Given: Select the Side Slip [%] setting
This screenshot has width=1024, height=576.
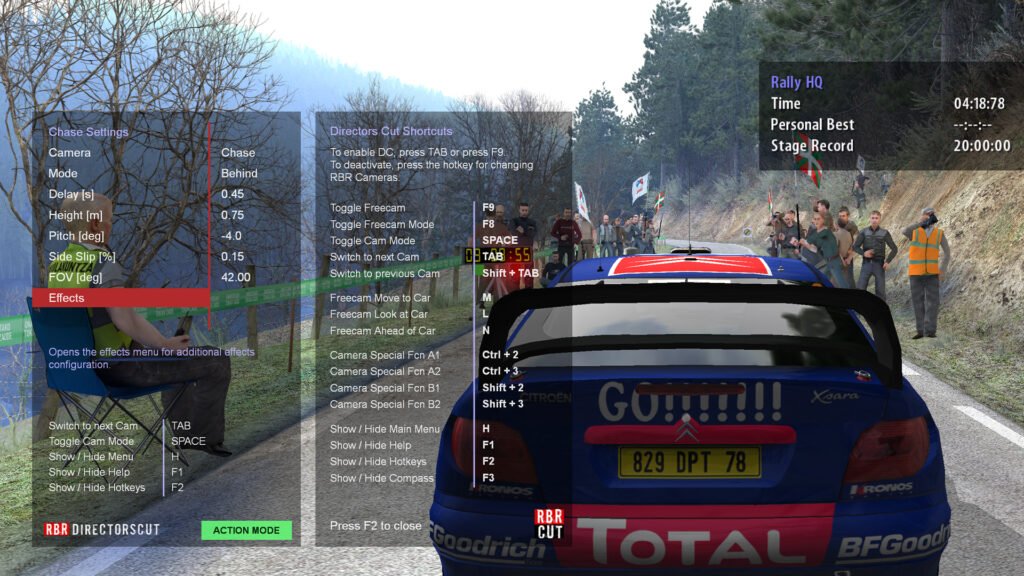Looking at the screenshot, I should pyautogui.click(x=120, y=256).
